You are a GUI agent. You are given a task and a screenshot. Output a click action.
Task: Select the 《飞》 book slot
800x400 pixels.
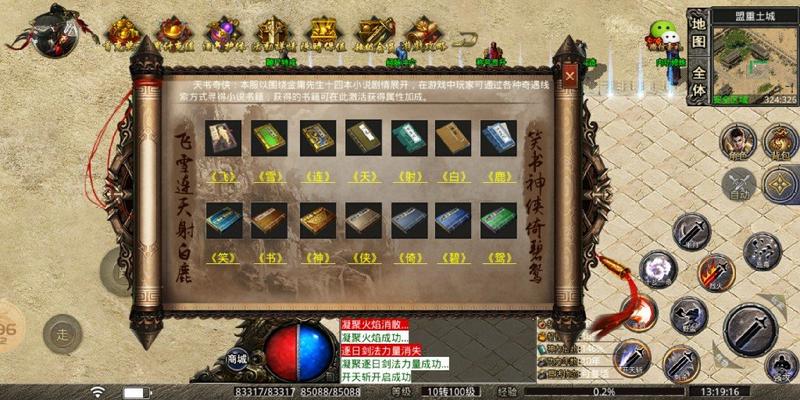tap(222, 139)
